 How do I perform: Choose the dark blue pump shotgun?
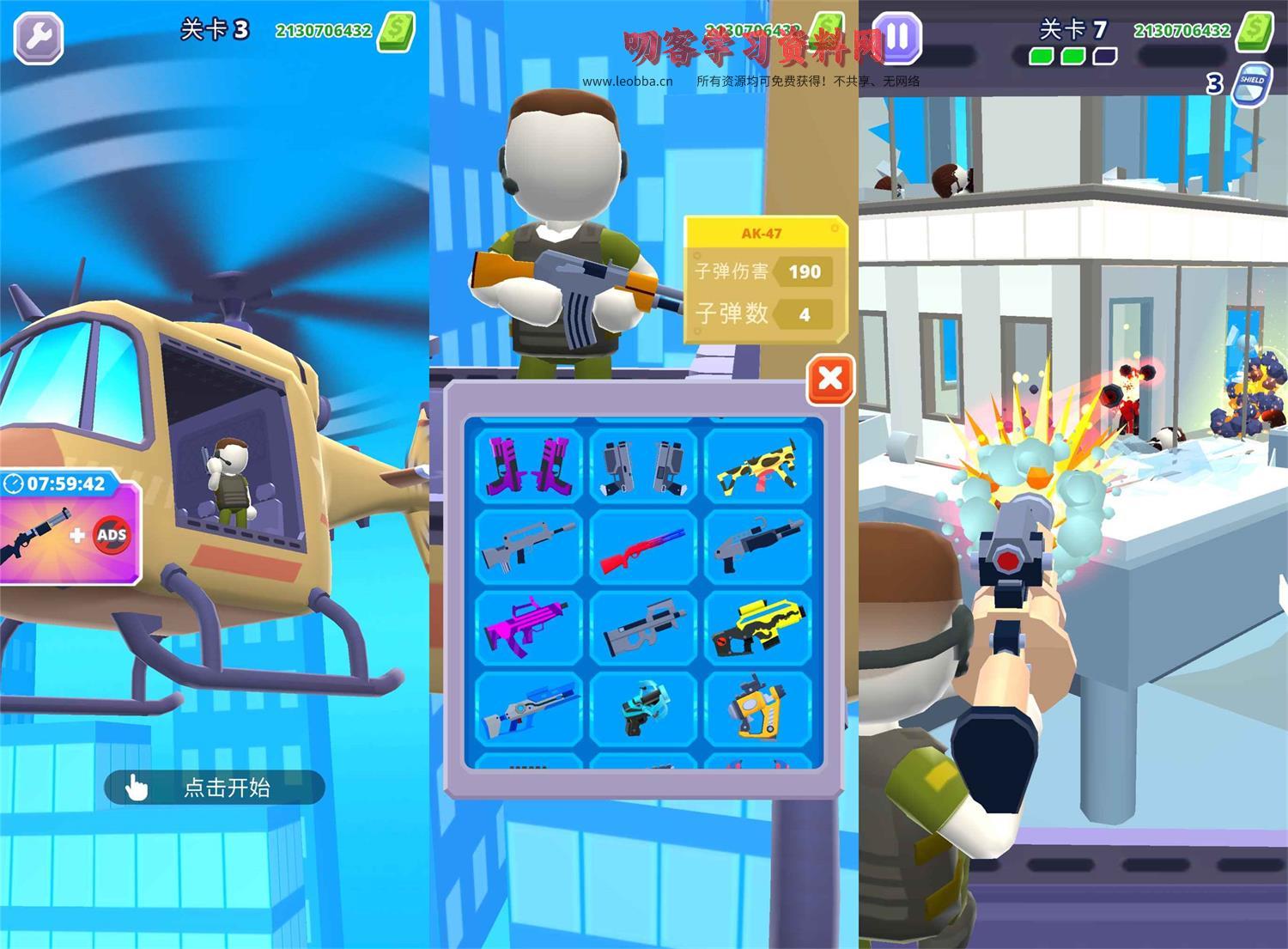tap(758, 545)
